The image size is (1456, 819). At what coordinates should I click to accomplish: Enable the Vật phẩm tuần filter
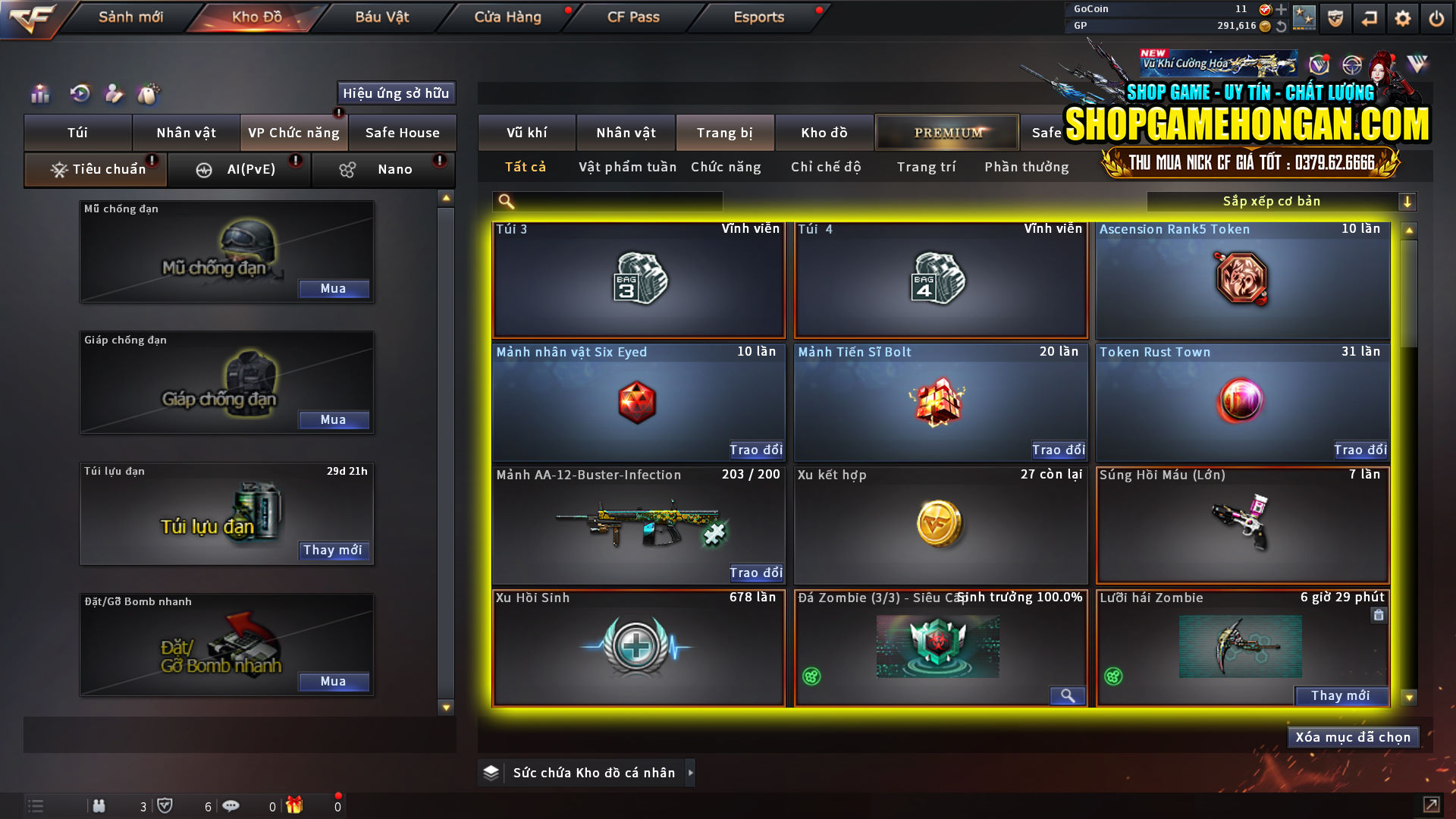pyautogui.click(x=626, y=167)
